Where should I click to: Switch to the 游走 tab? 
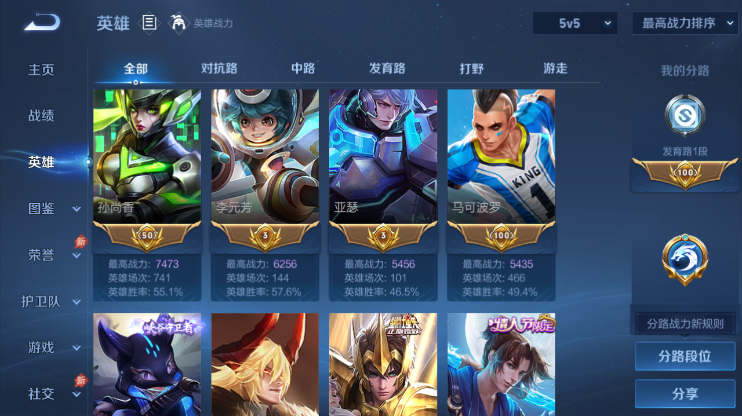pyautogui.click(x=555, y=69)
